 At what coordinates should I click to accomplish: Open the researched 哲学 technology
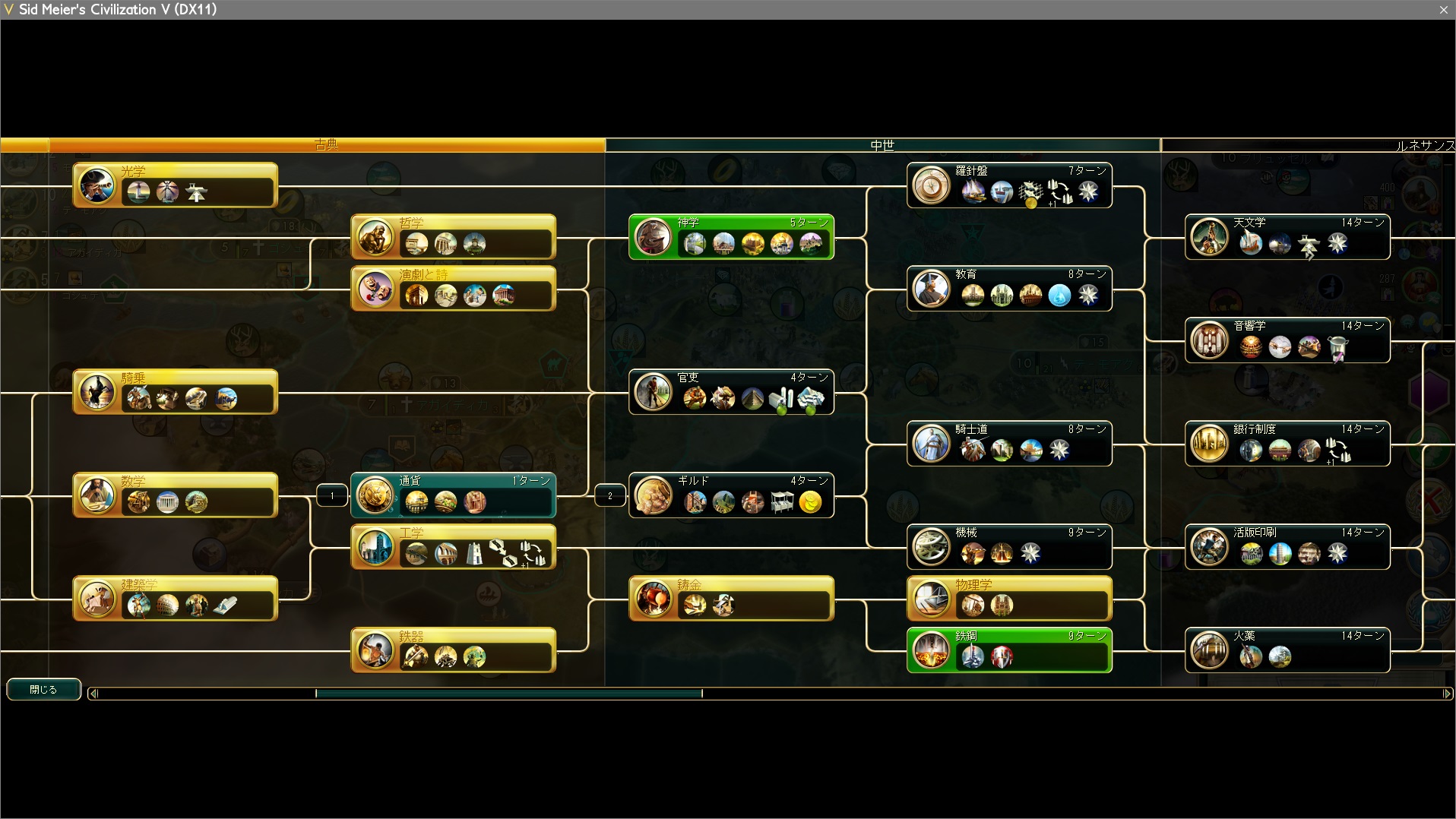453,237
